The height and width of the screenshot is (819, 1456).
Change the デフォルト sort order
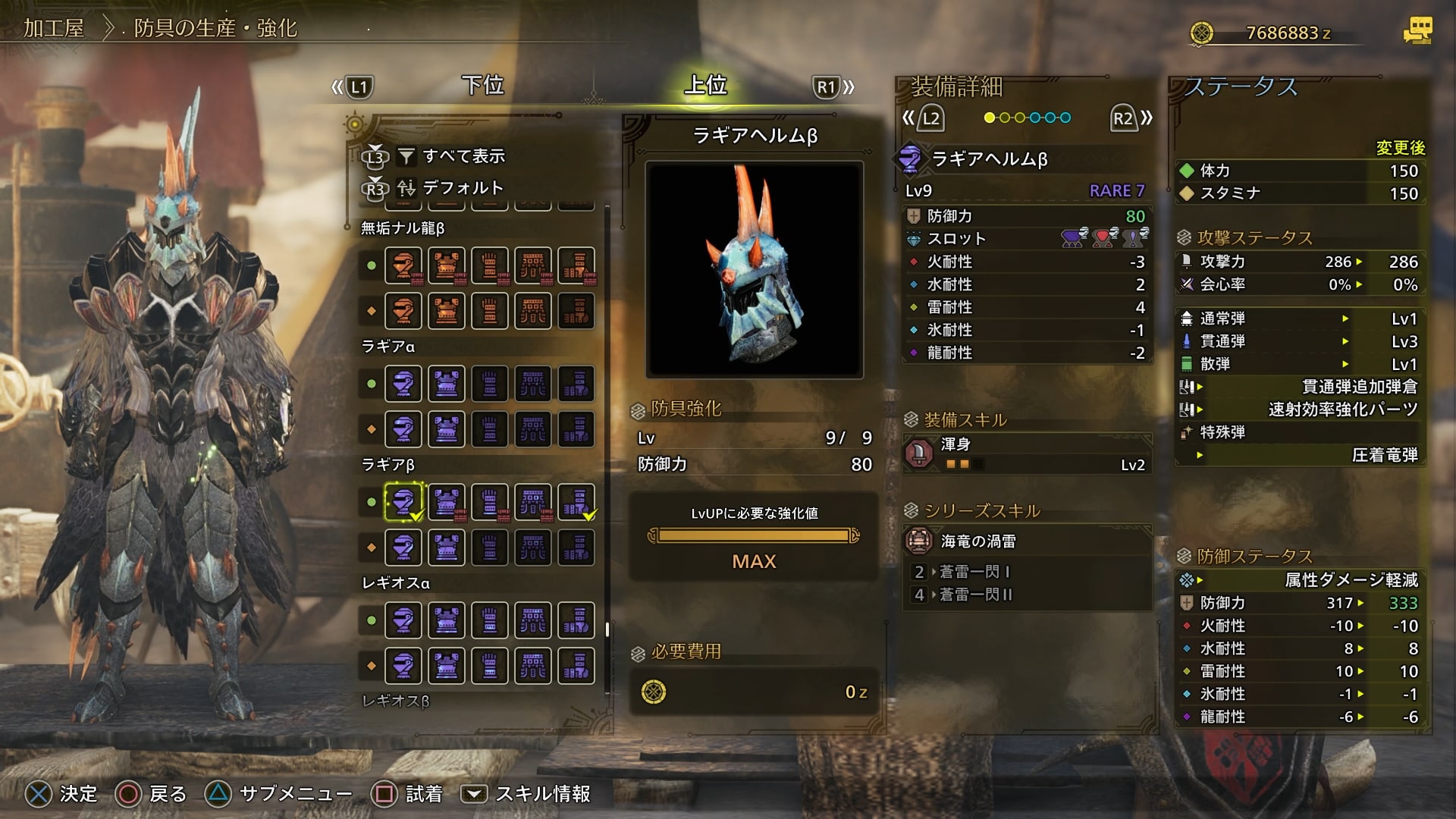[x=462, y=187]
